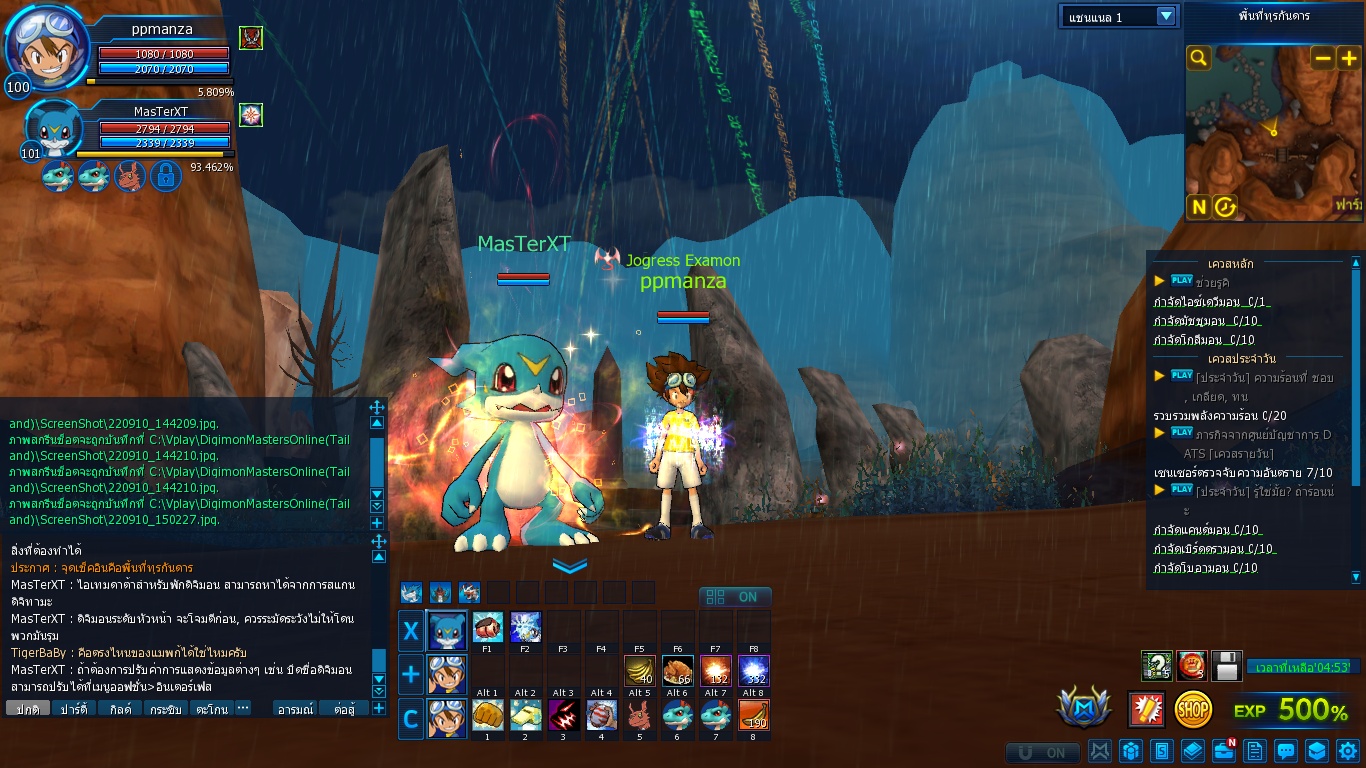The width and height of the screenshot is (1366, 768).
Task: Select the ช่วยรูคิ main quest entry
Action: (1211, 283)
